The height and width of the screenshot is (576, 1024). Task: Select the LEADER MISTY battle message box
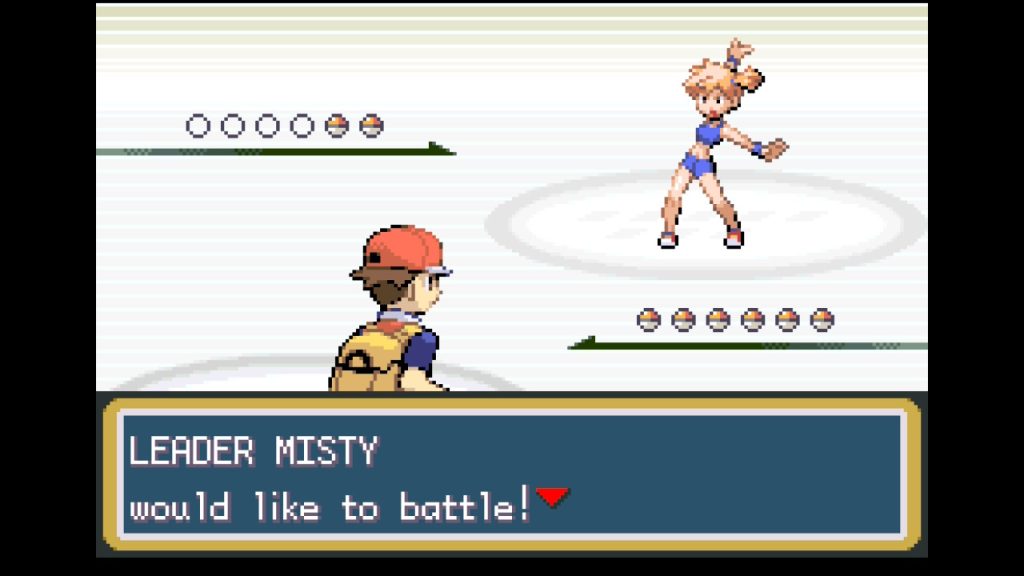pyautogui.click(x=511, y=475)
